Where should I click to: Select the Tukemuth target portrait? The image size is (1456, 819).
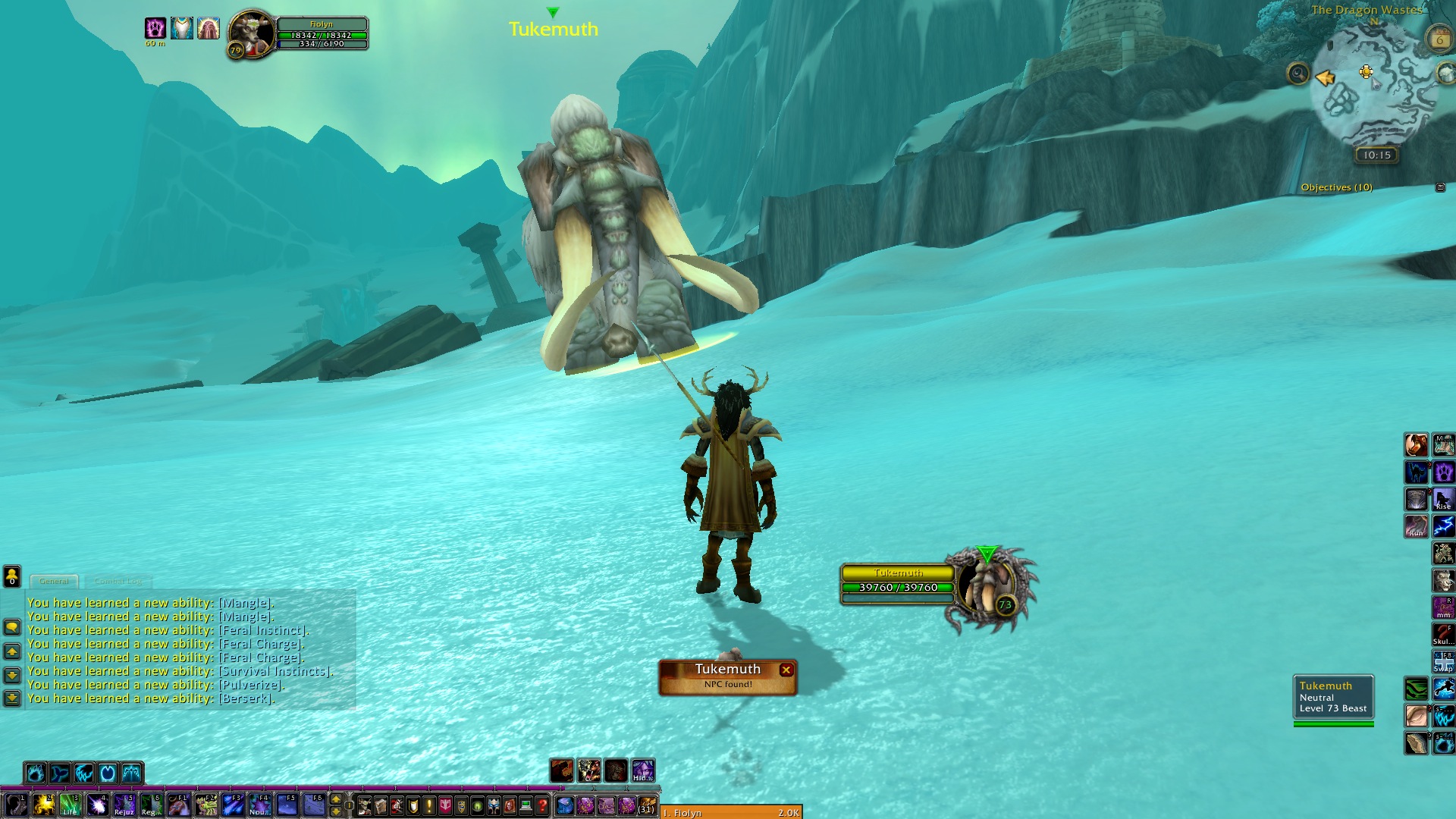987,587
